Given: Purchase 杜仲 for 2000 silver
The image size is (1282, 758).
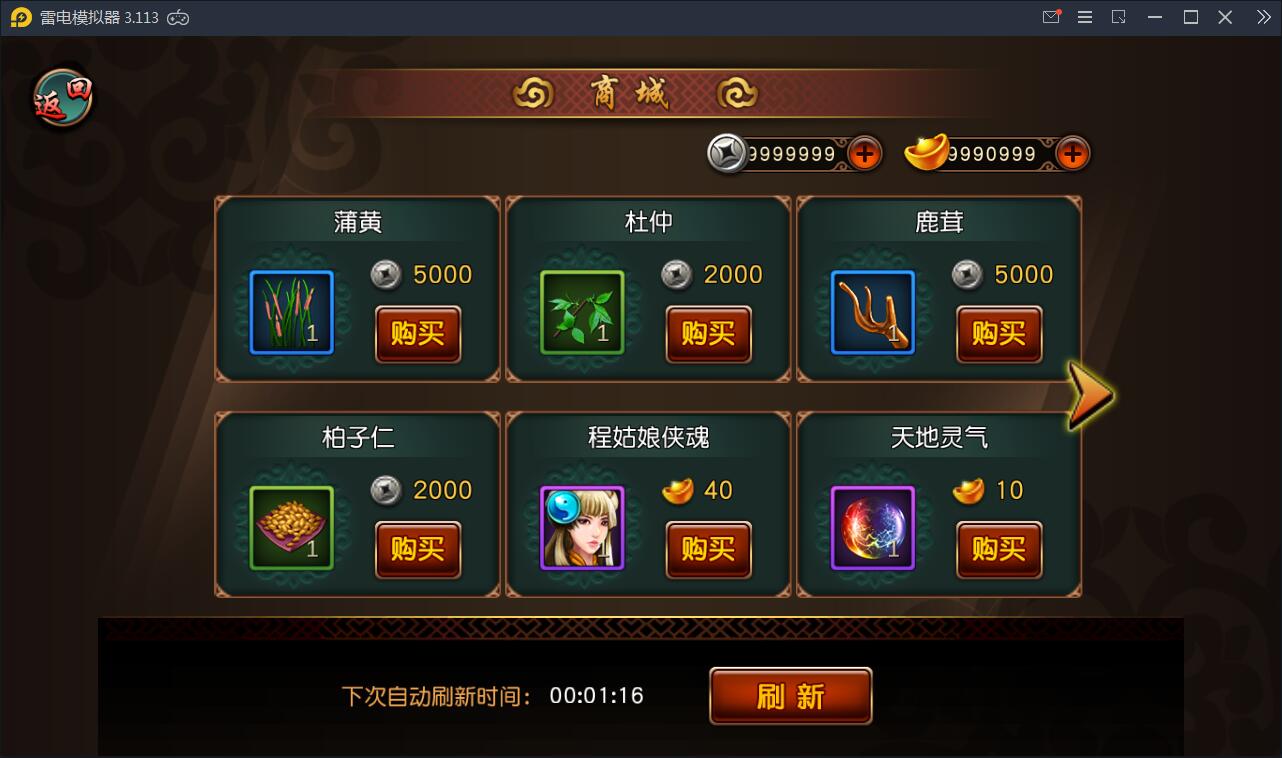Looking at the screenshot, I should [x=708, y=336].
